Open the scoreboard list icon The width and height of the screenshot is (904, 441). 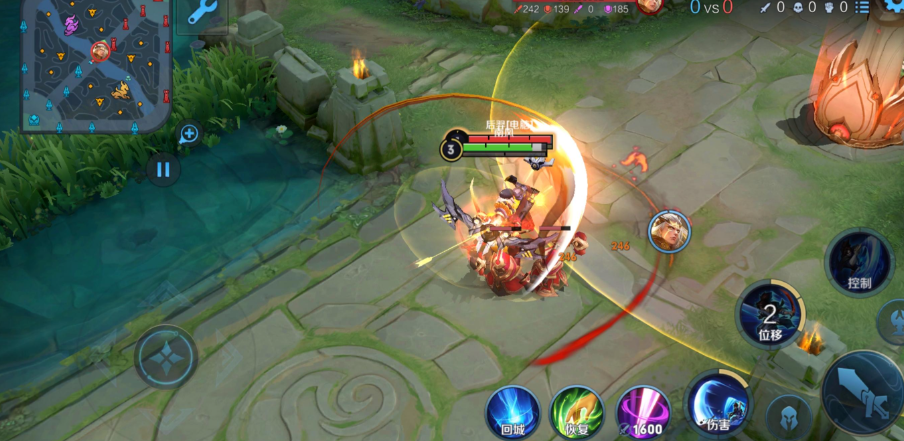(x=862, y=8)
